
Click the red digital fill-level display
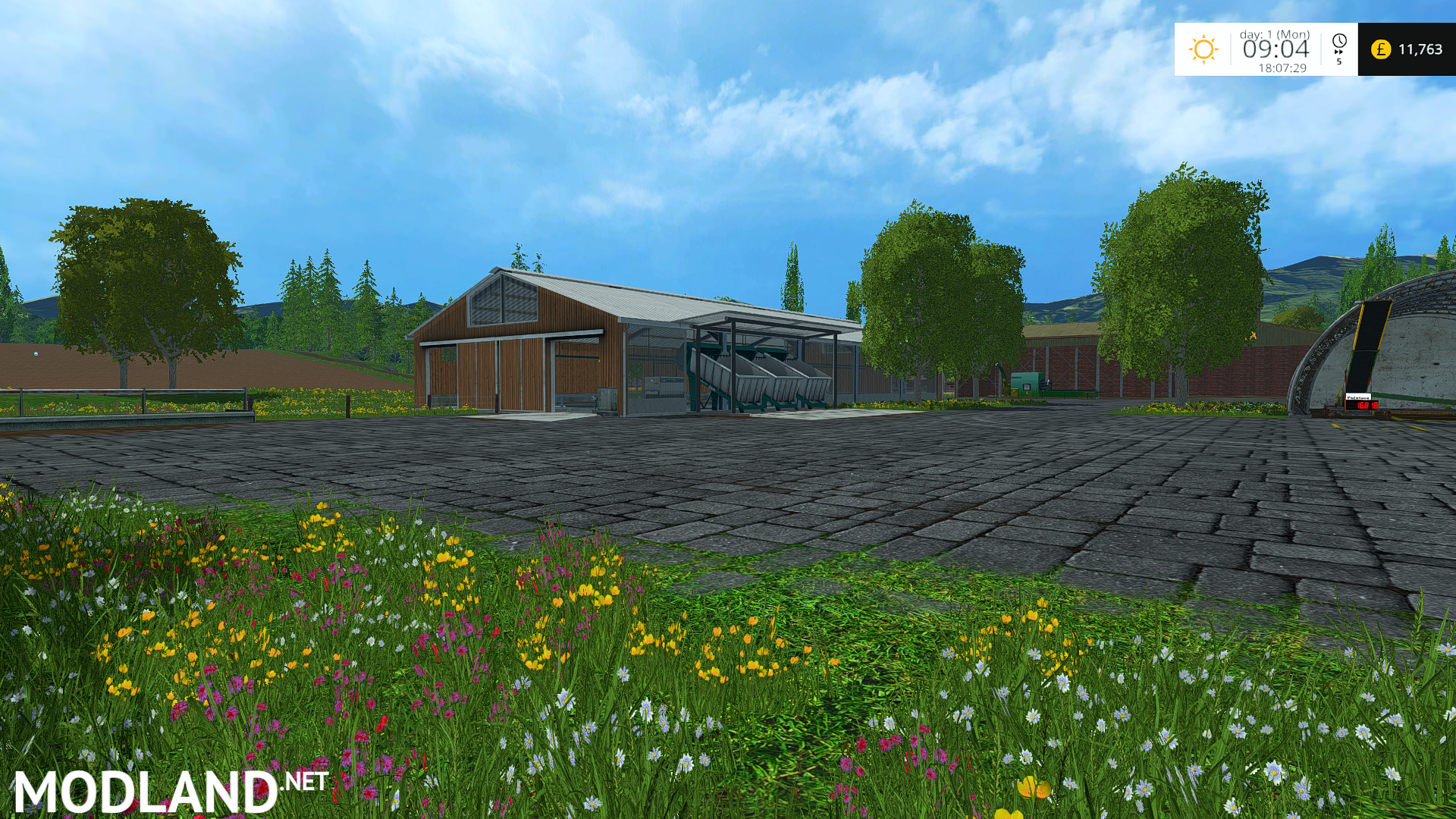click(1362, 405)
